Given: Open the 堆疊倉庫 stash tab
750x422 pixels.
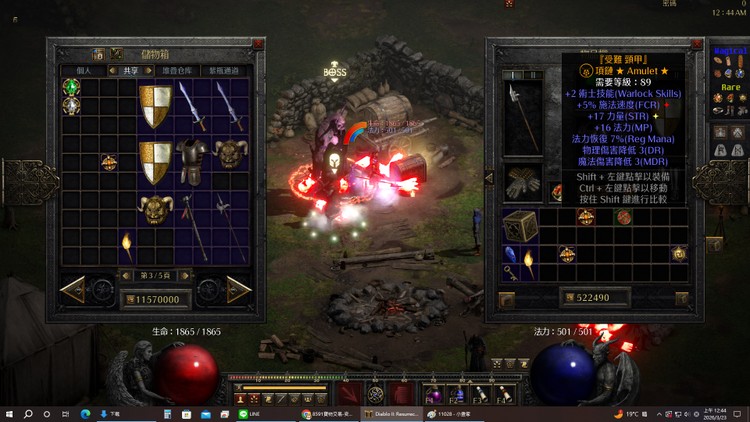Looking at the screenshot, I should point(178,71).
